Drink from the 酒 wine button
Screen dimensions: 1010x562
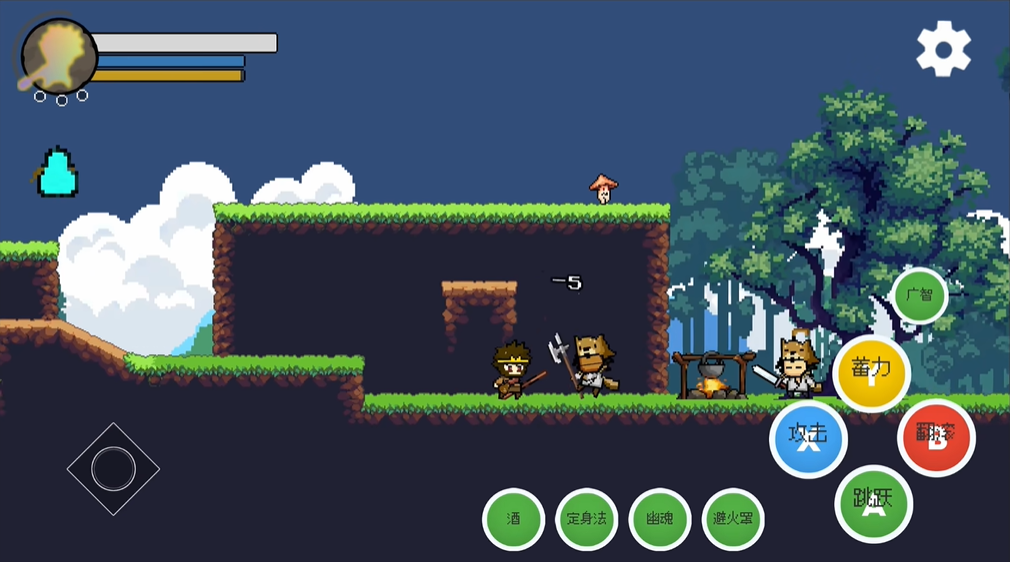[513, 519]
